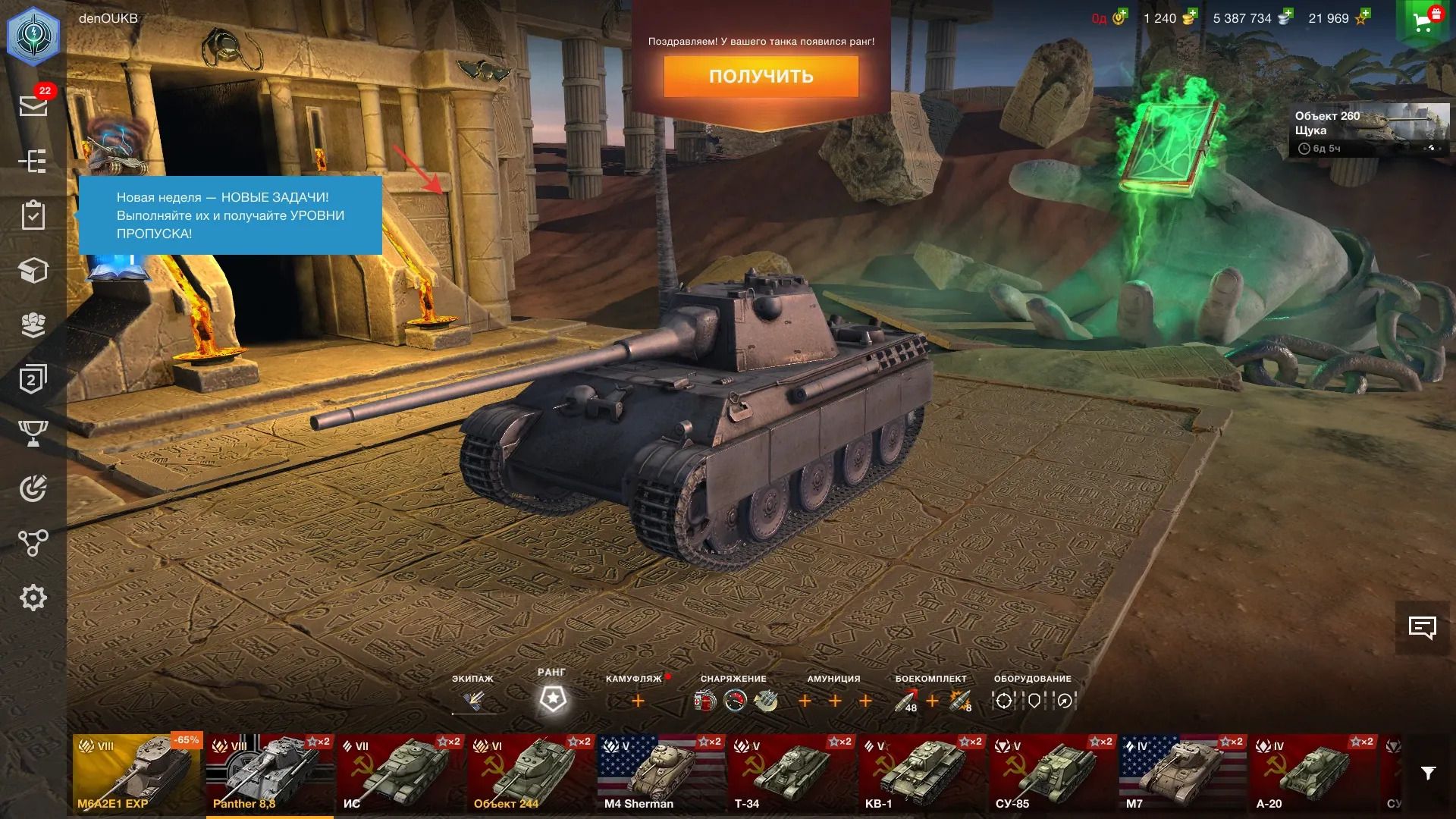Open the shopping cart store
Image resolution: width=1456 pixels, height=819 pixels.
point(1424,21)
